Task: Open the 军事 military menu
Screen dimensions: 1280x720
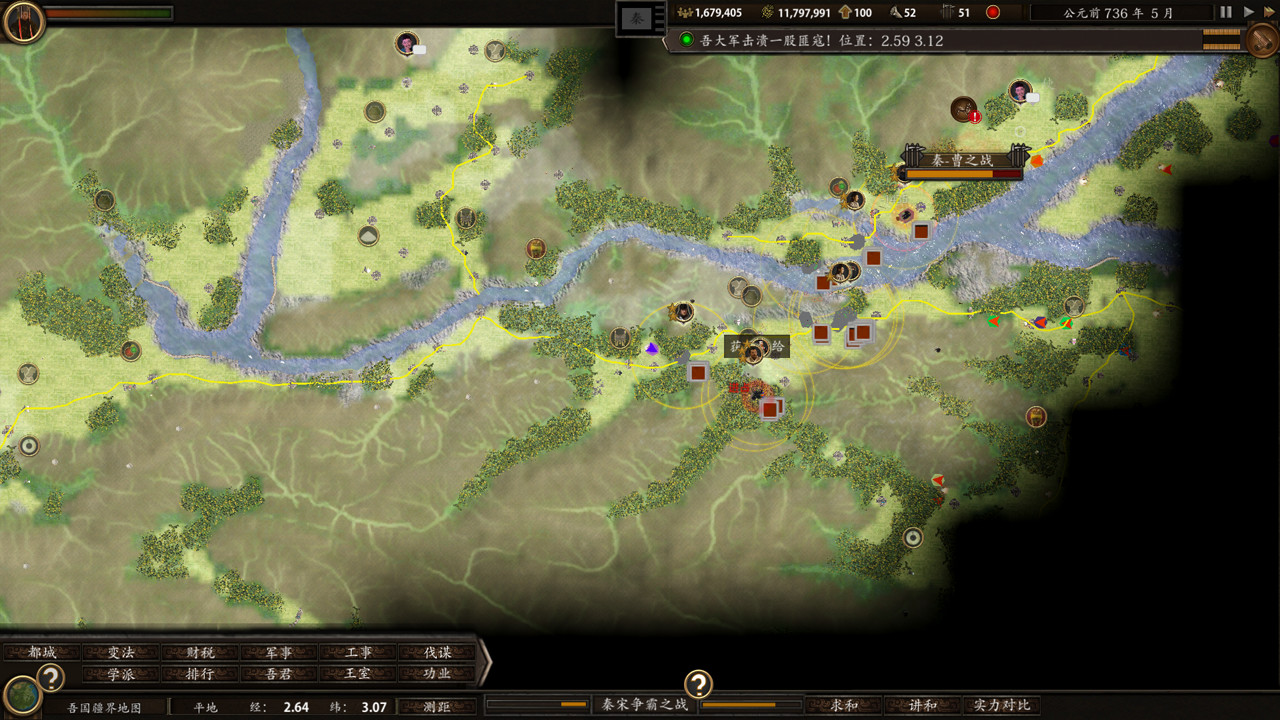Action: click(x=280, y=650)
